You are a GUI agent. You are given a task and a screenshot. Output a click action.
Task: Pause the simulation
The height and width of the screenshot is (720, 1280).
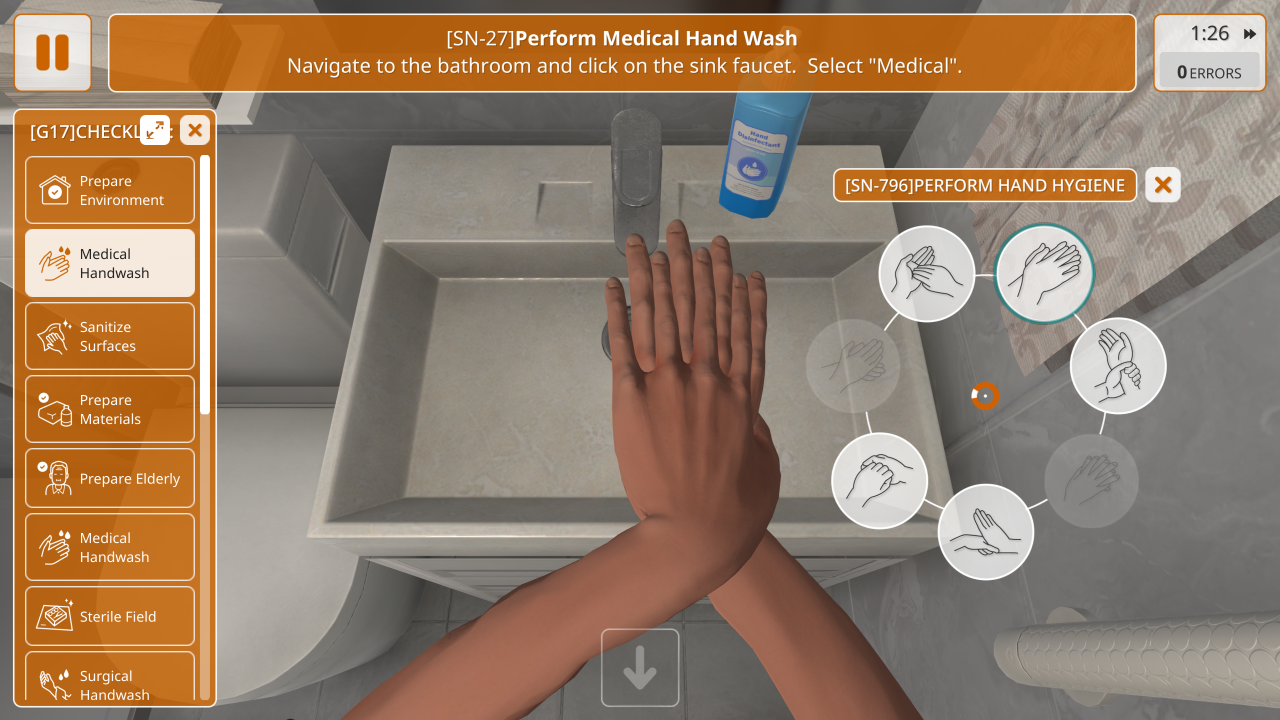[x=52, y=53]
